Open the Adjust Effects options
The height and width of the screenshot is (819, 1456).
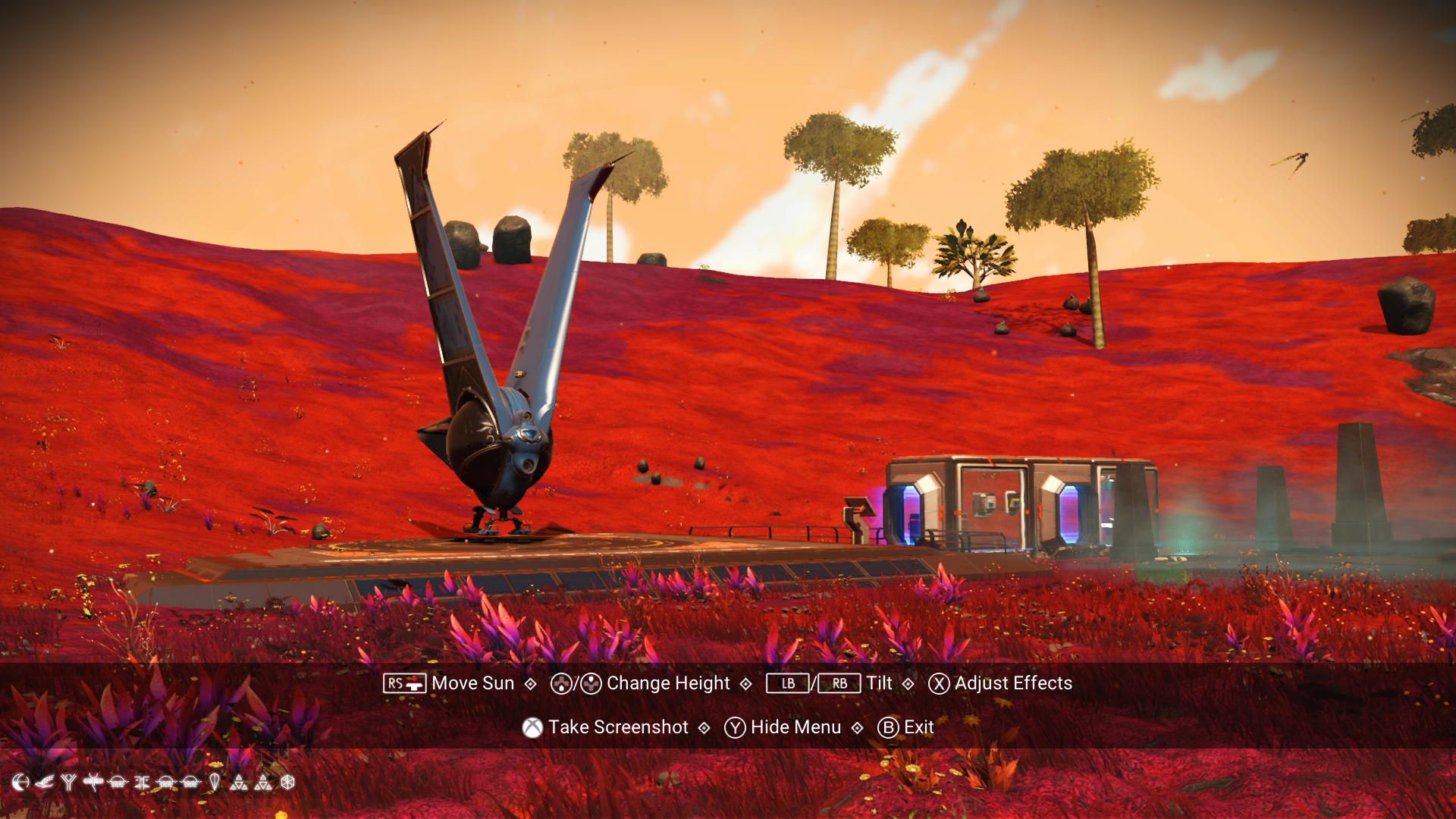click(x=1013, y=683)
